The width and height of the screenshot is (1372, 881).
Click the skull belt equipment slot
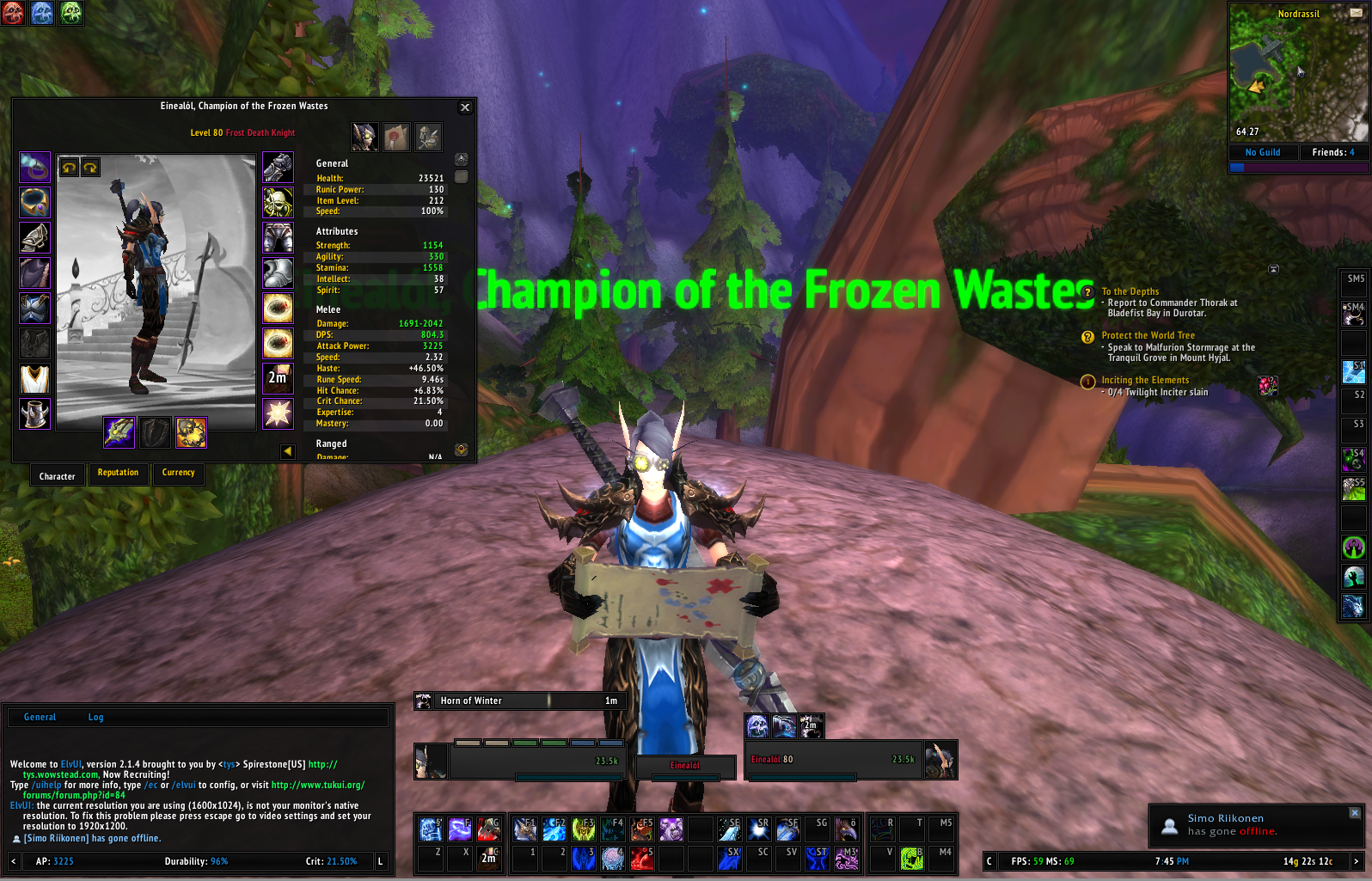click(278, 202)
